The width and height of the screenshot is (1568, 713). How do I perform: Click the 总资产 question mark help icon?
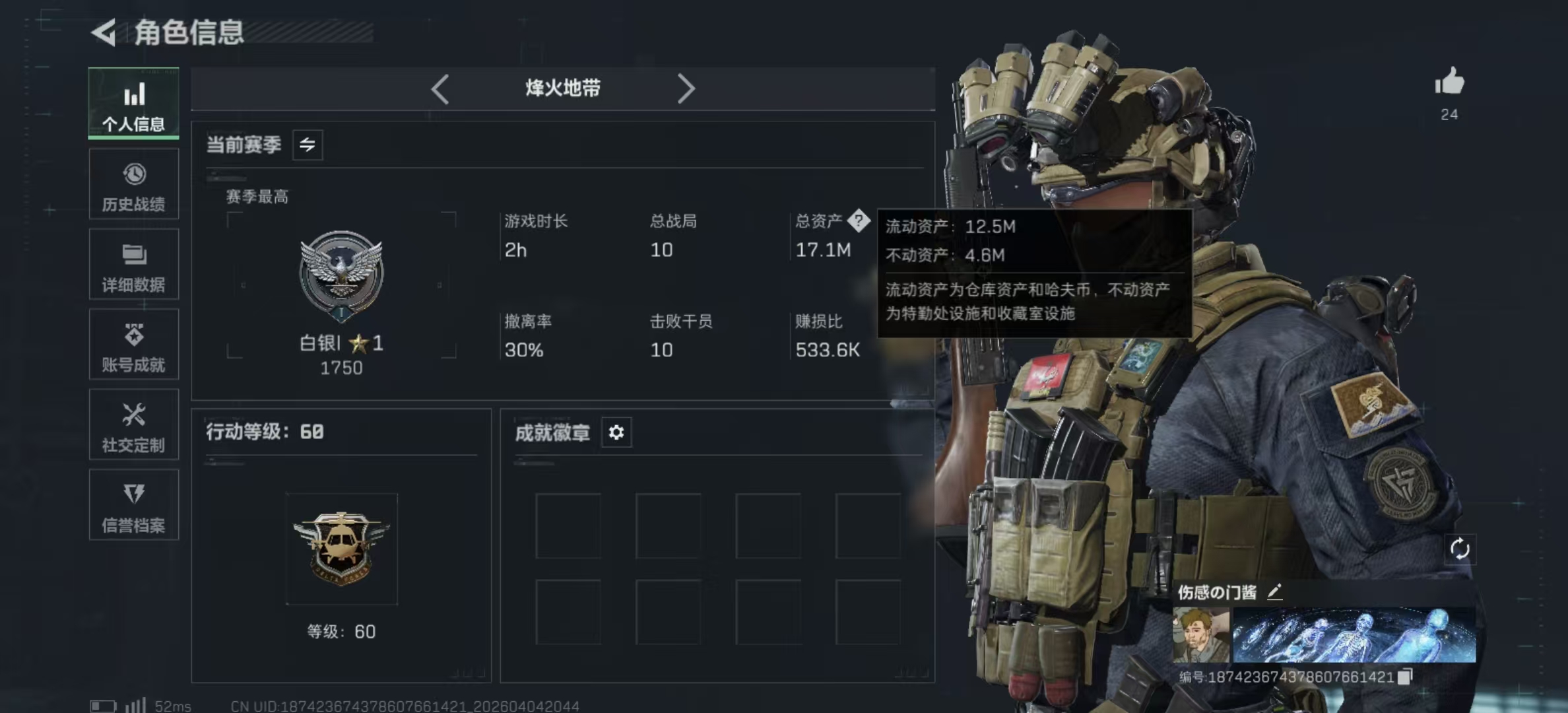[x=859, y=221]
